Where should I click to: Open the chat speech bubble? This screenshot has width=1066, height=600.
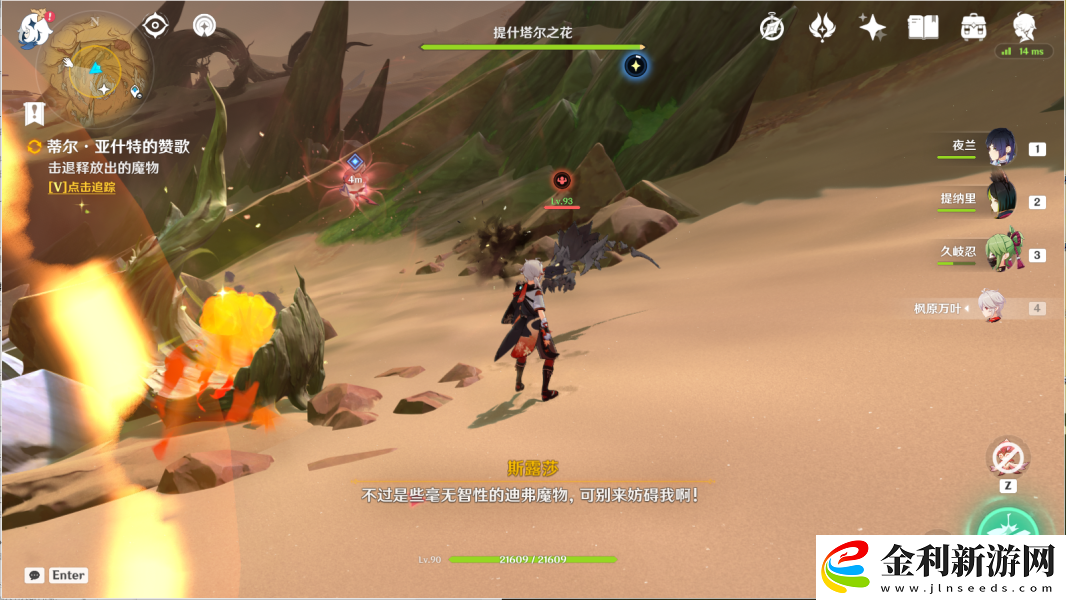34,575
